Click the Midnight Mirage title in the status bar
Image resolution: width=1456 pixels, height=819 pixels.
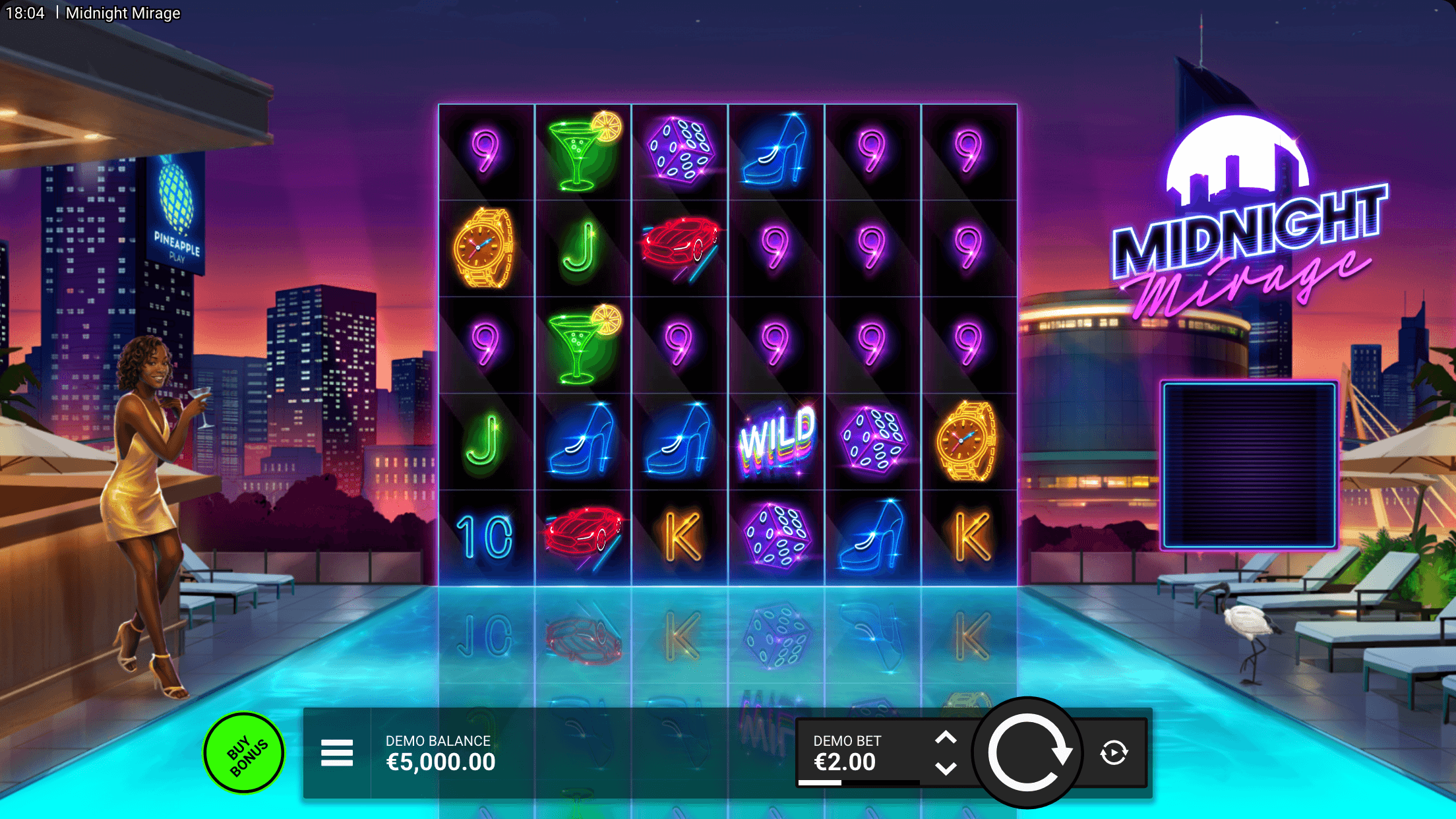pos(123,13)
